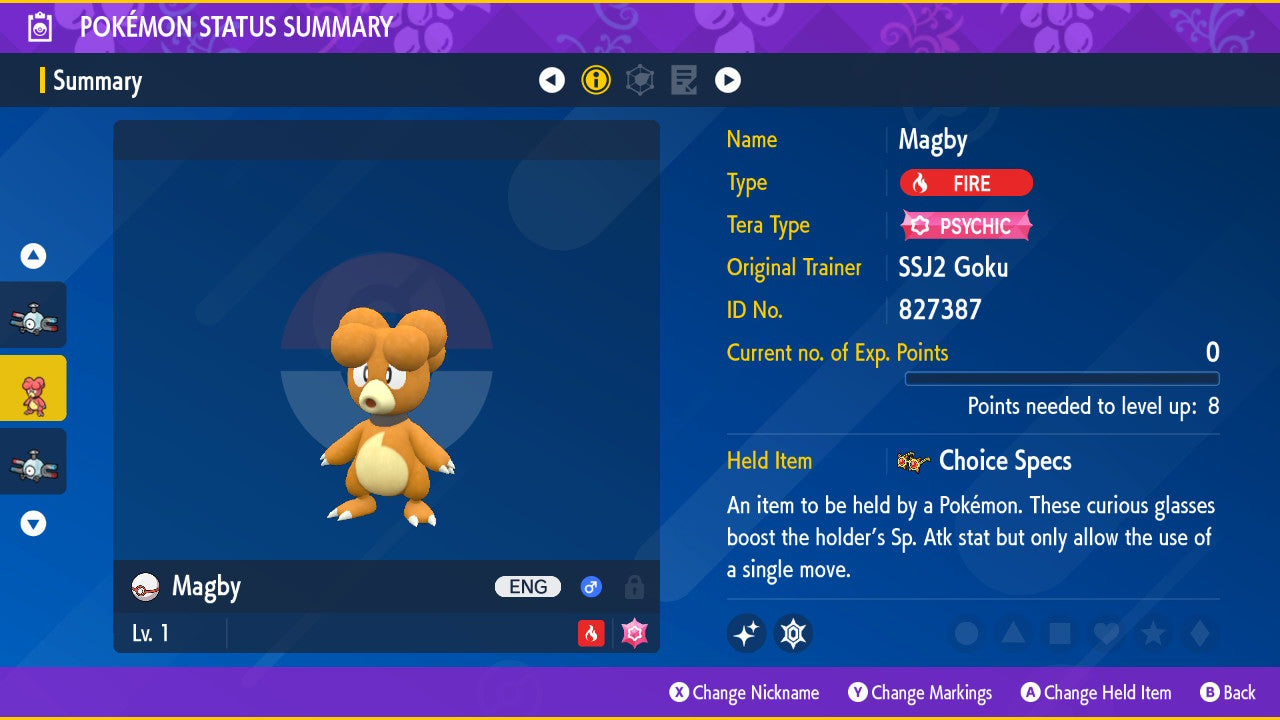Toggle the star marking
This screenshot has width=1280, height=720.
tap(1152, 633)
